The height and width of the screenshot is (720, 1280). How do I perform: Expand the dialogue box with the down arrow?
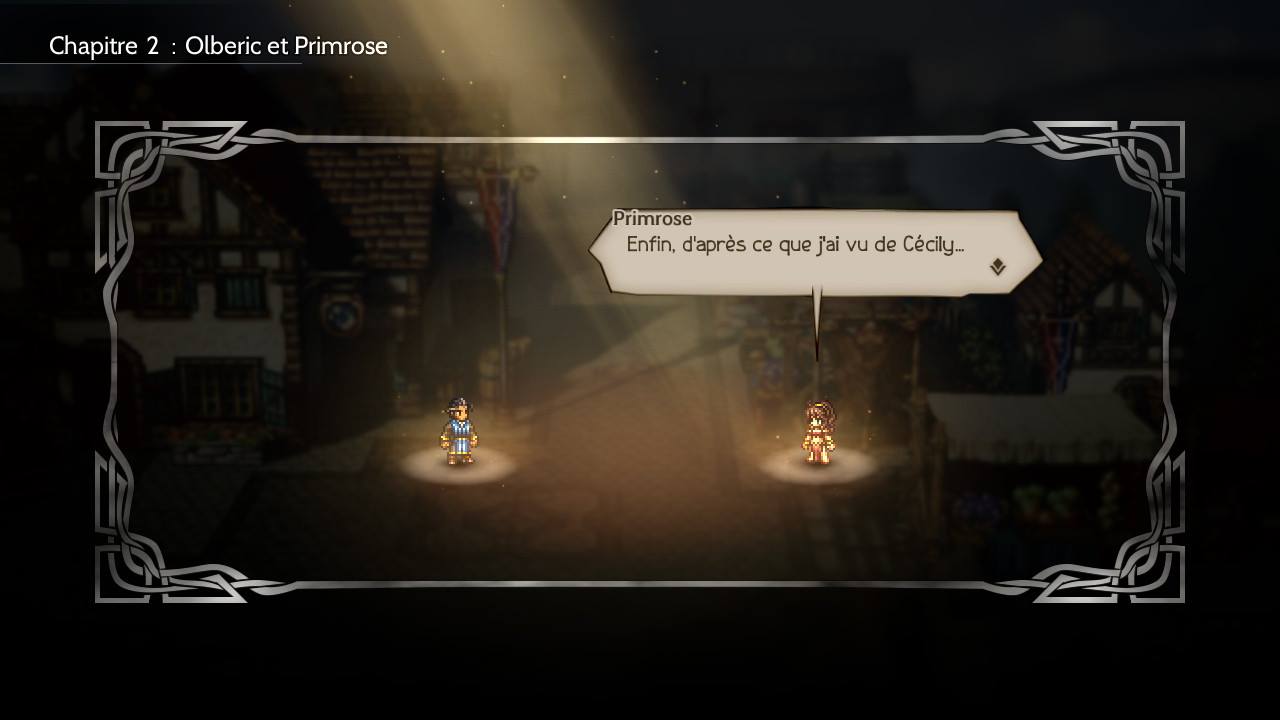coord(994,266)
